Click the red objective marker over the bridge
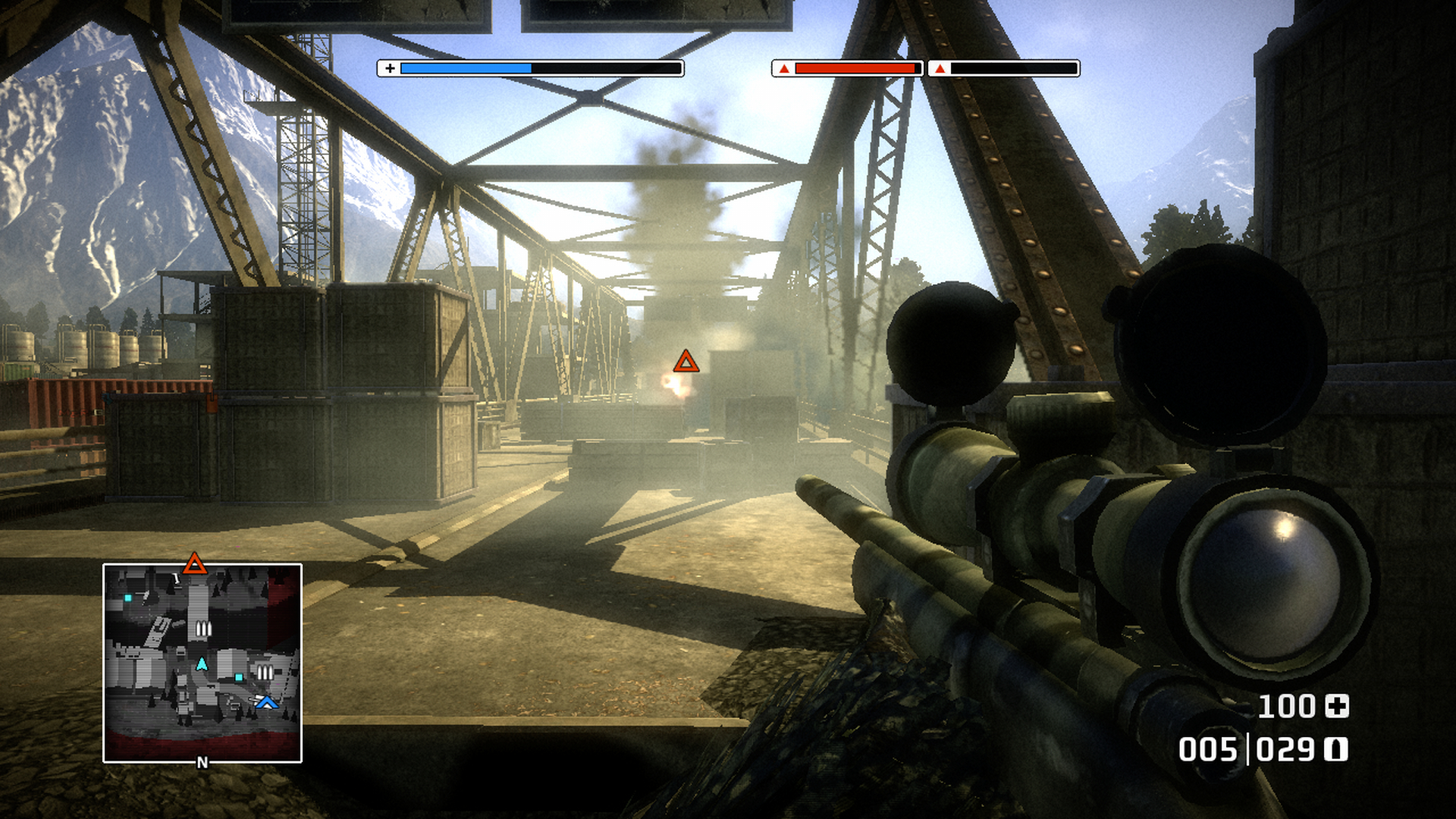The image size is (1456, 819). (x=686, y=362)
